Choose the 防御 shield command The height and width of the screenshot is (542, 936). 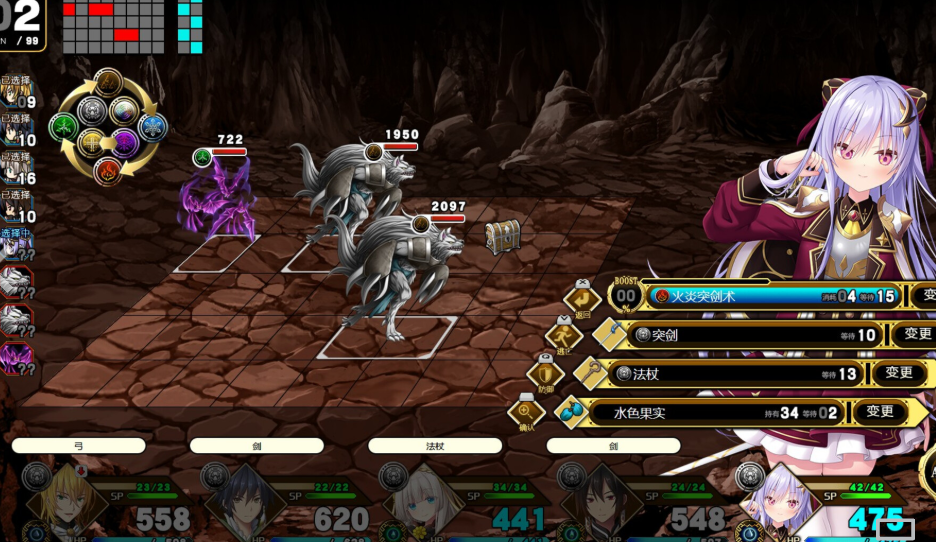pos(545,374)
